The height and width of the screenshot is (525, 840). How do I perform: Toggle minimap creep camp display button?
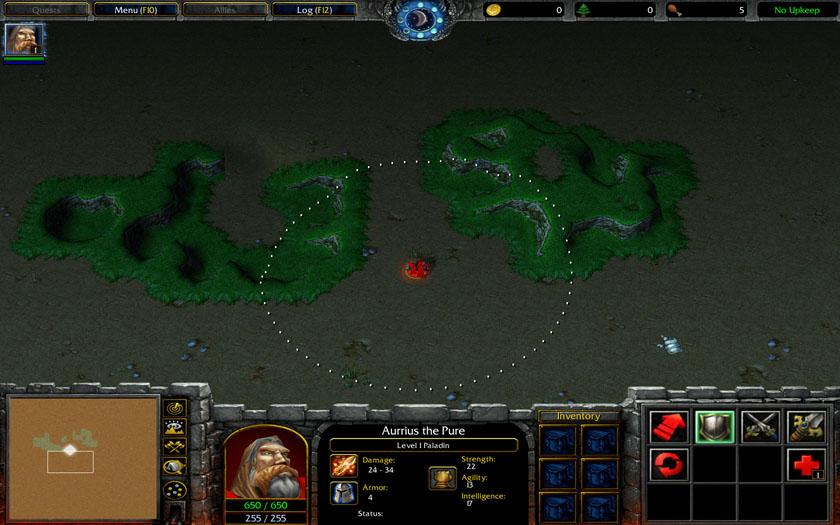(175, 467)
